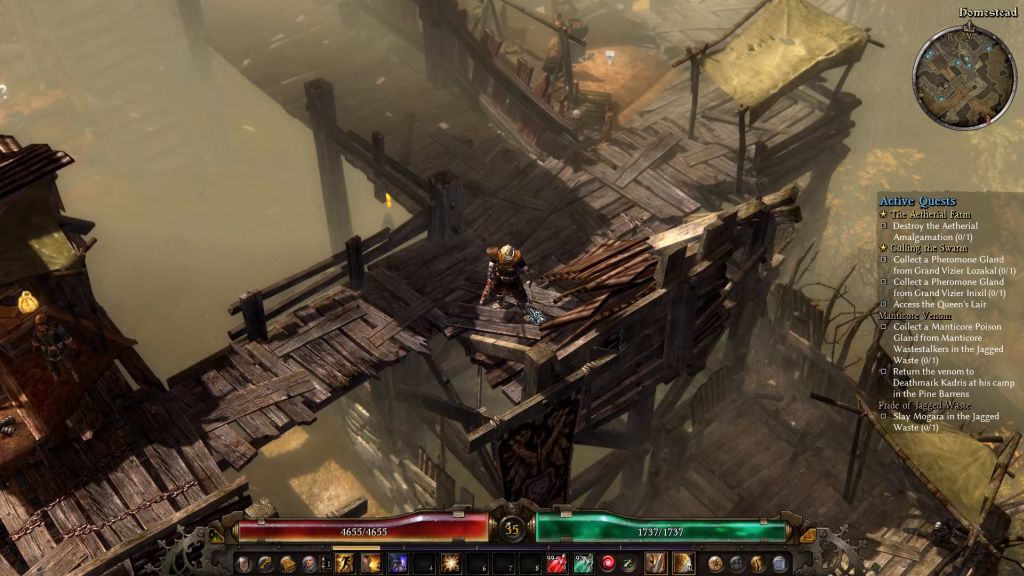Select the right mouse button skill slot
This screenshot has width=1024, height=576.
(x=683, y=563)
